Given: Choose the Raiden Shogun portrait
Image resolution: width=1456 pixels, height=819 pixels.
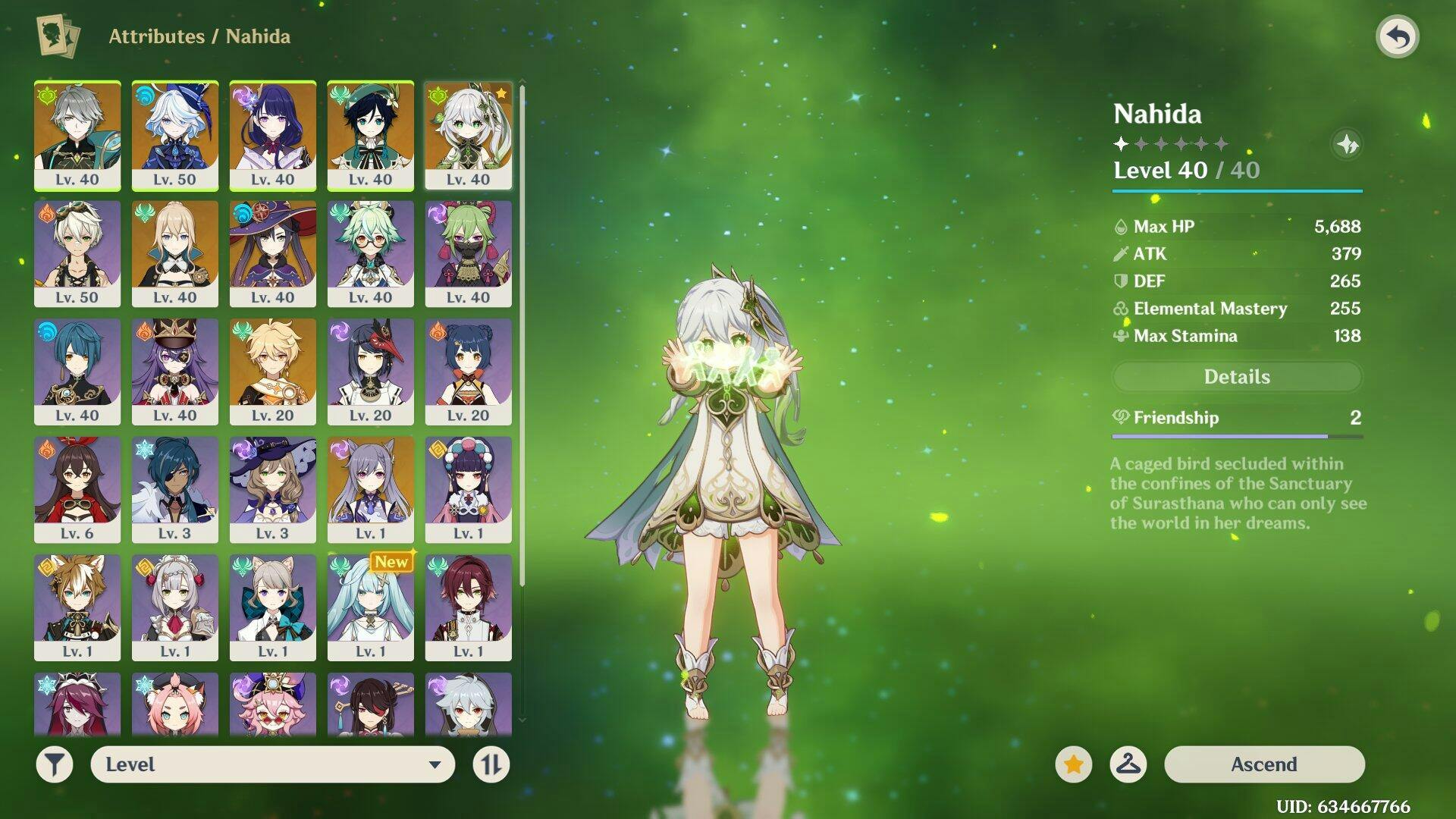Looking at the screenshot, I should tap(273, 135).
